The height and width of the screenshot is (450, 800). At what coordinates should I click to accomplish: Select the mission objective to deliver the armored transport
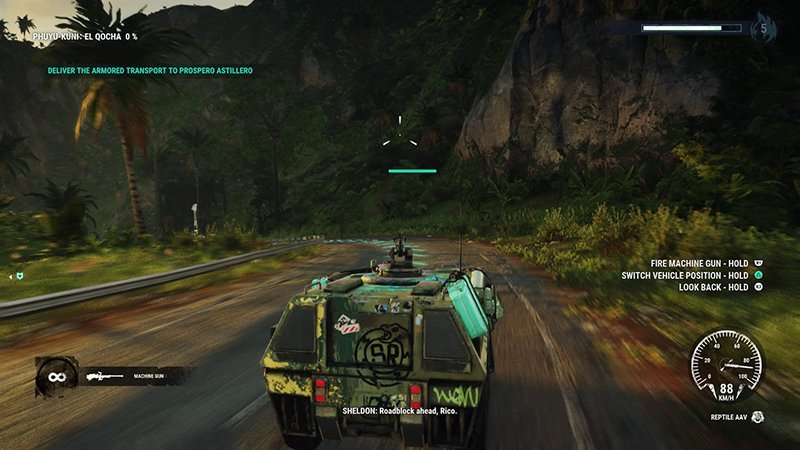click(150, 71)
